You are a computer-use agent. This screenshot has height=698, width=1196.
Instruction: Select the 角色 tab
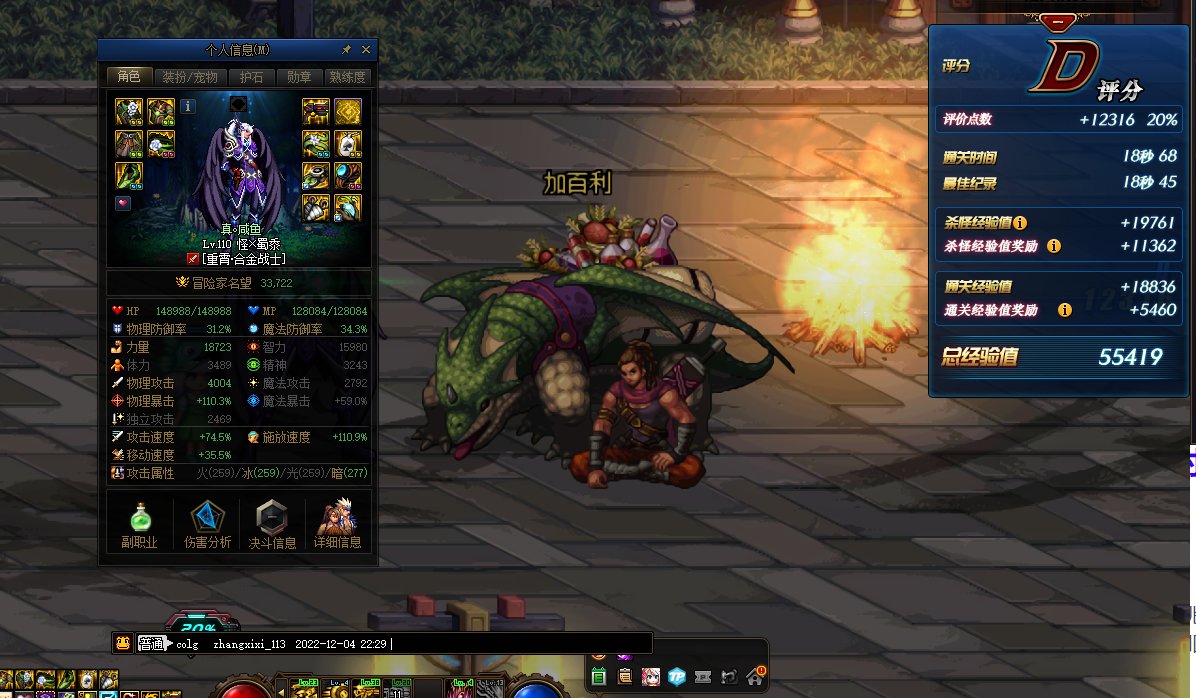tap(129, 77)
